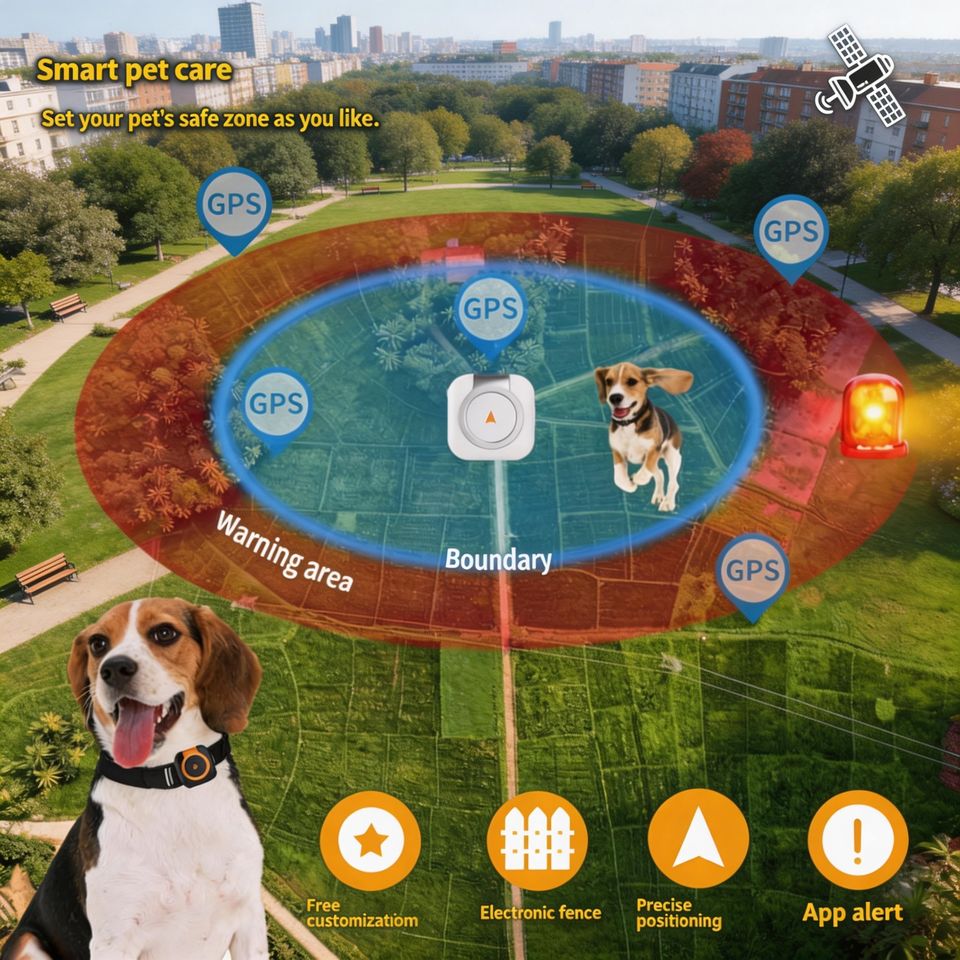This screenshot has width=960, height=960.
Task: Choose the Precise positioning arrow icon
Action: coord(698,838)
